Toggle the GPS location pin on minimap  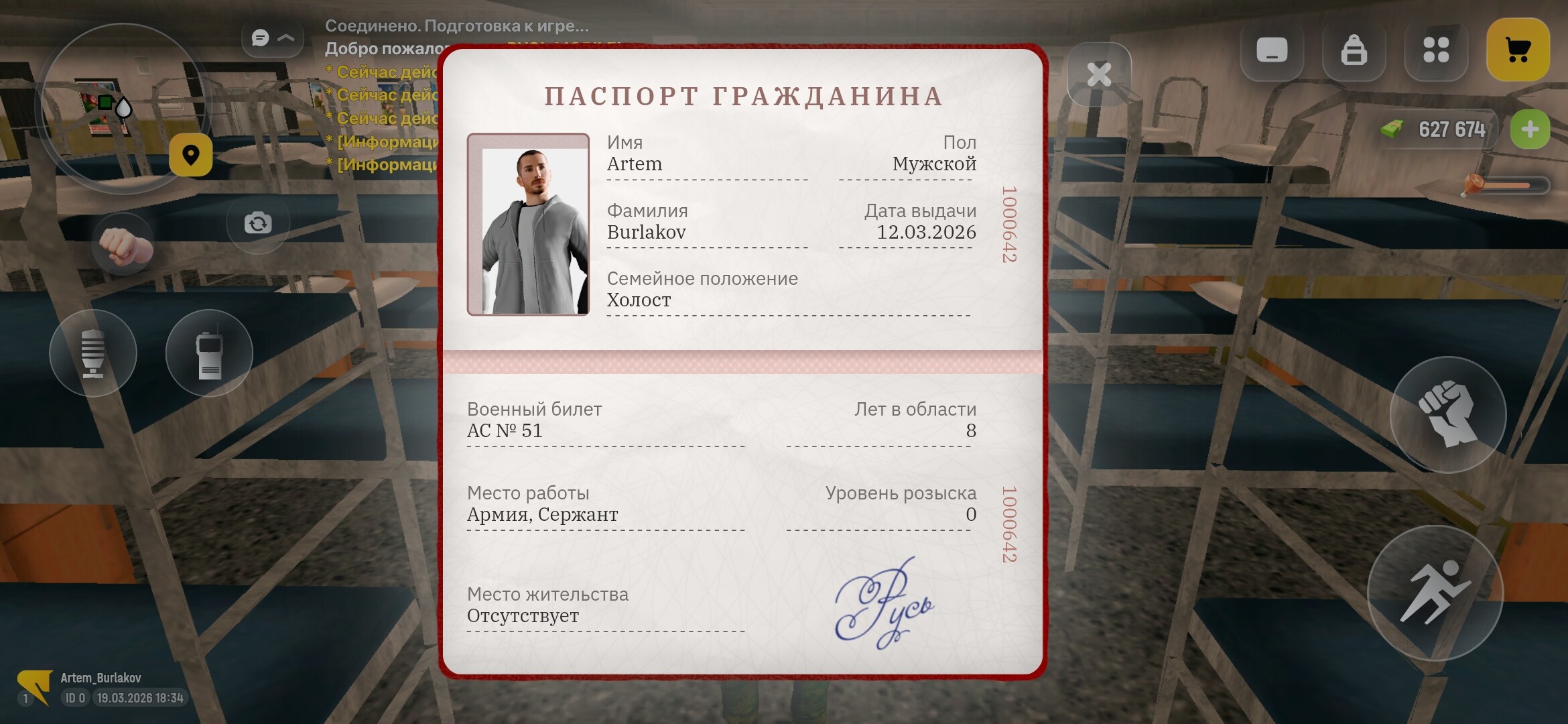click(192, 155)
